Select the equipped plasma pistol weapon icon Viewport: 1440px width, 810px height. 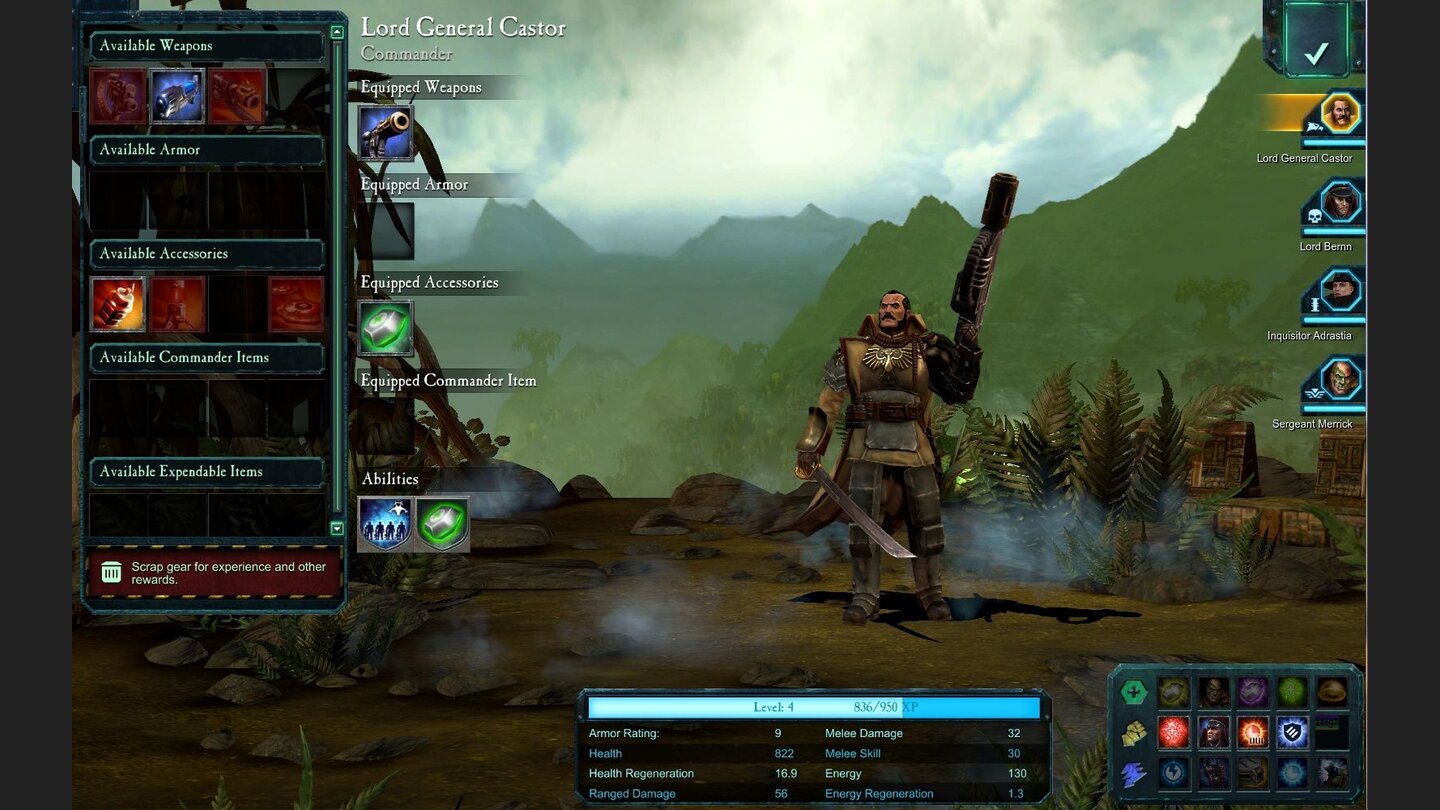(387, 133)
